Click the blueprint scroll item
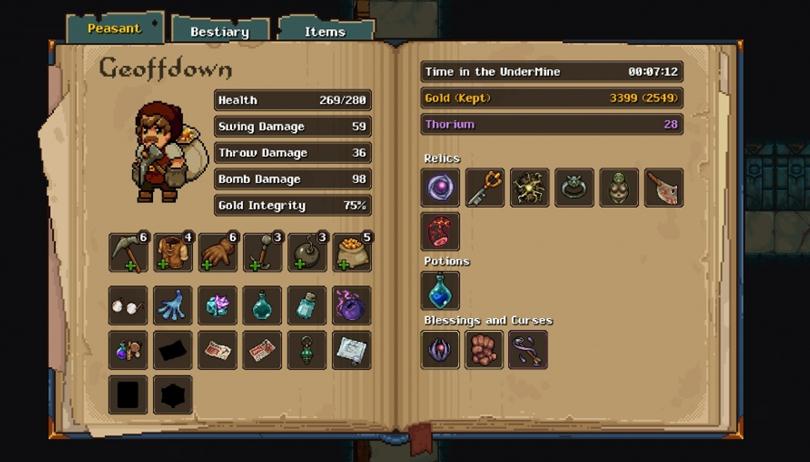The image size is (810, 462). (x=352, y=350)
